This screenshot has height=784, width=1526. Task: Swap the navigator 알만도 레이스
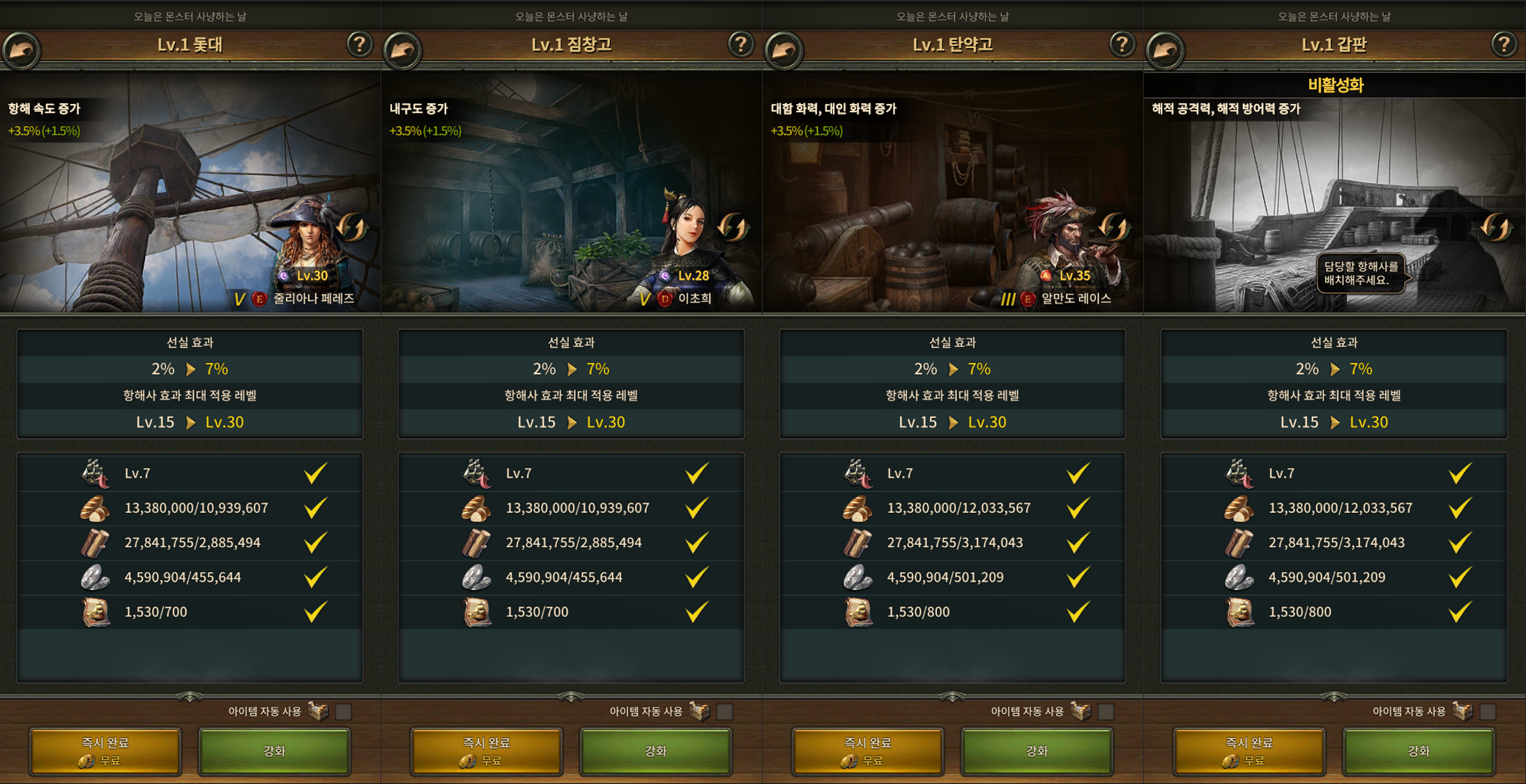coord(1113,227)
